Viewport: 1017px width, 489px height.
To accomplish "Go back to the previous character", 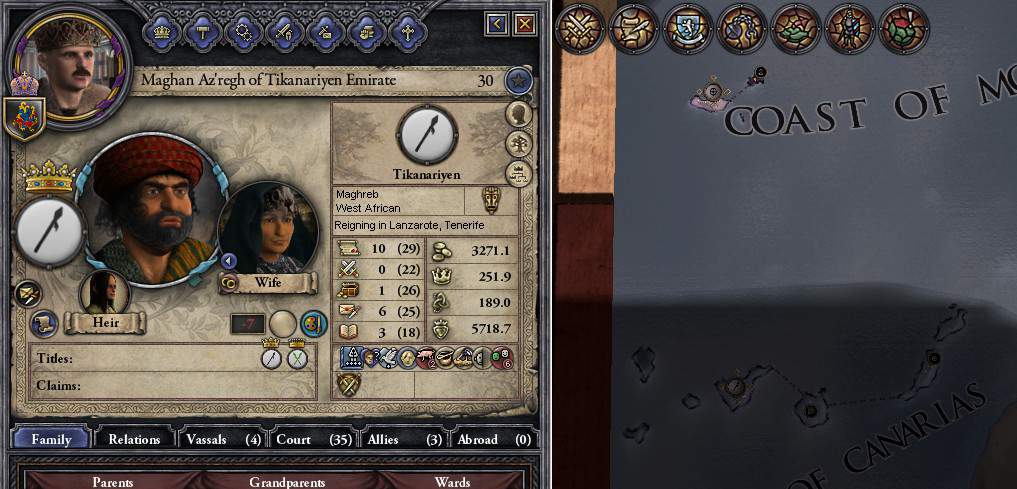I will point(497,23).
